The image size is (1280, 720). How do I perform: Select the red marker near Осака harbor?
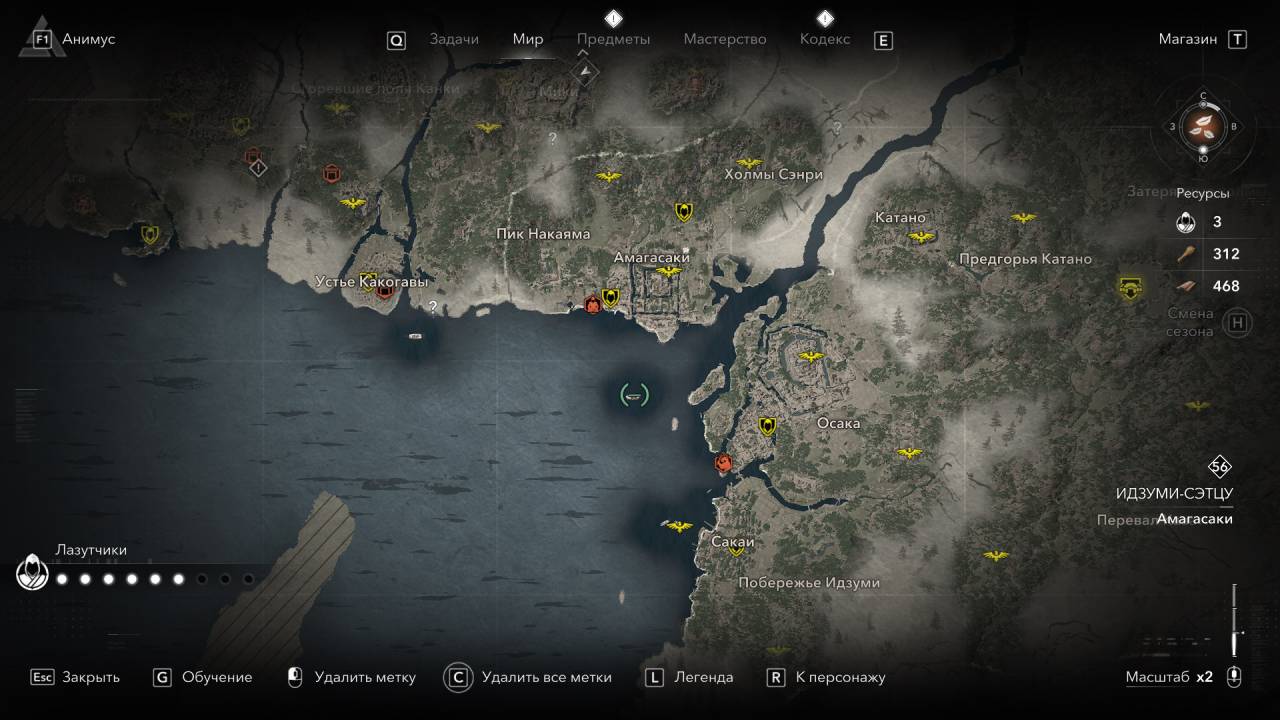[723, 463]
